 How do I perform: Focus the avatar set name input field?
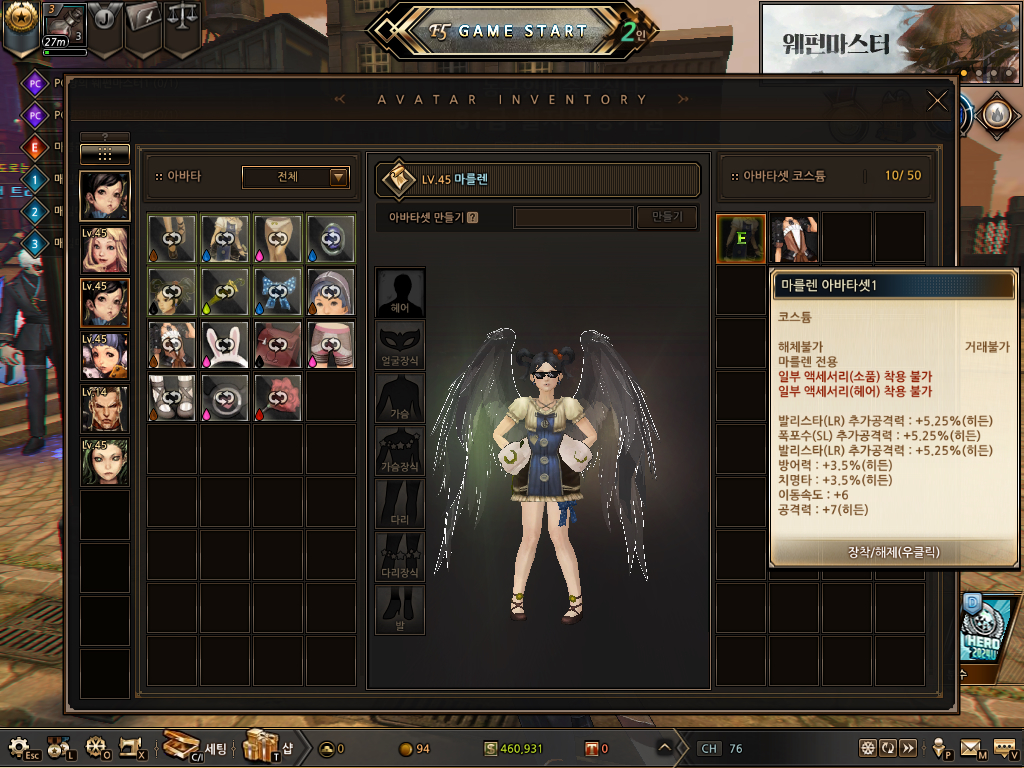point(573,217)
